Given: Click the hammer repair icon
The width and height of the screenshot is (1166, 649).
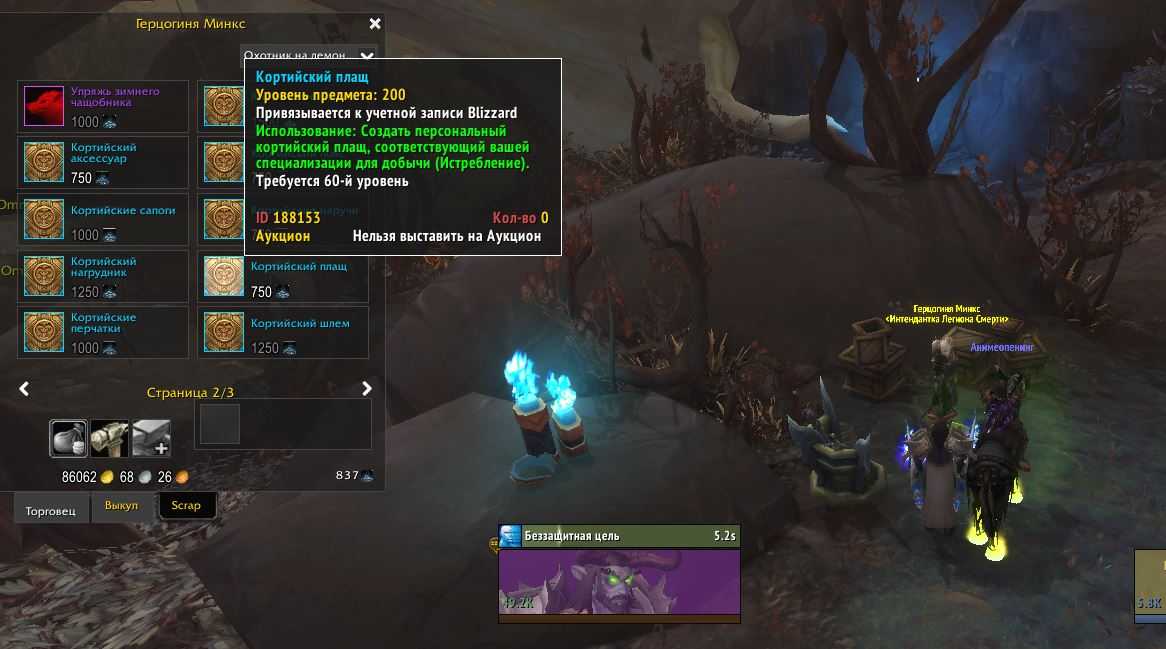Looking at the screenshot, I should [109, 438].
